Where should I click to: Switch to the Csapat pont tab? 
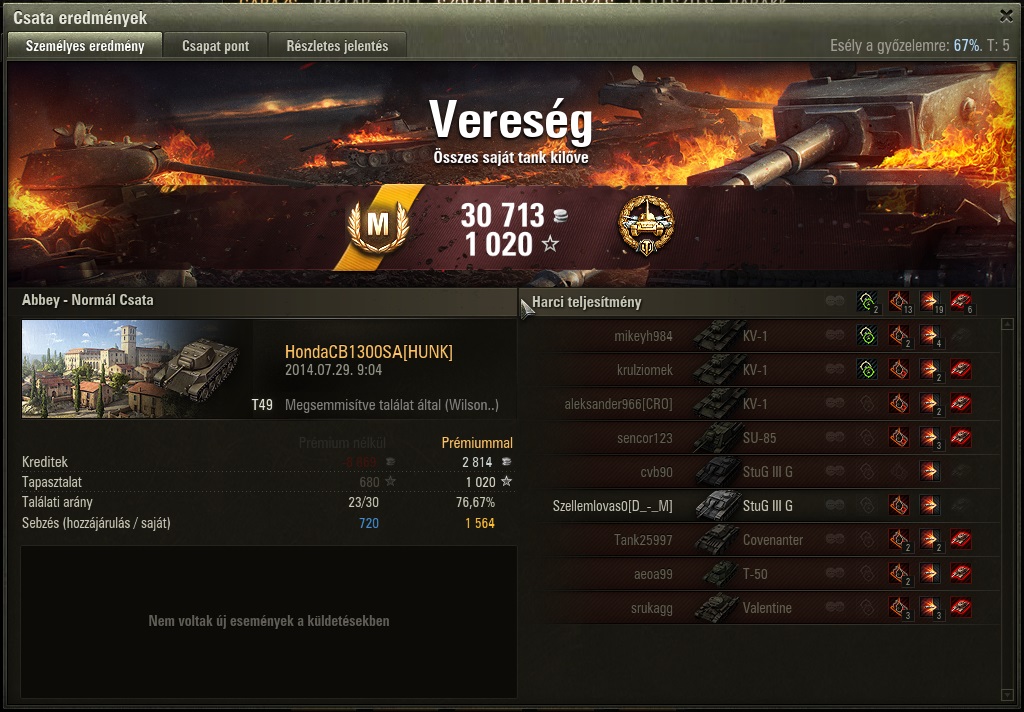[x=215, y=46]
